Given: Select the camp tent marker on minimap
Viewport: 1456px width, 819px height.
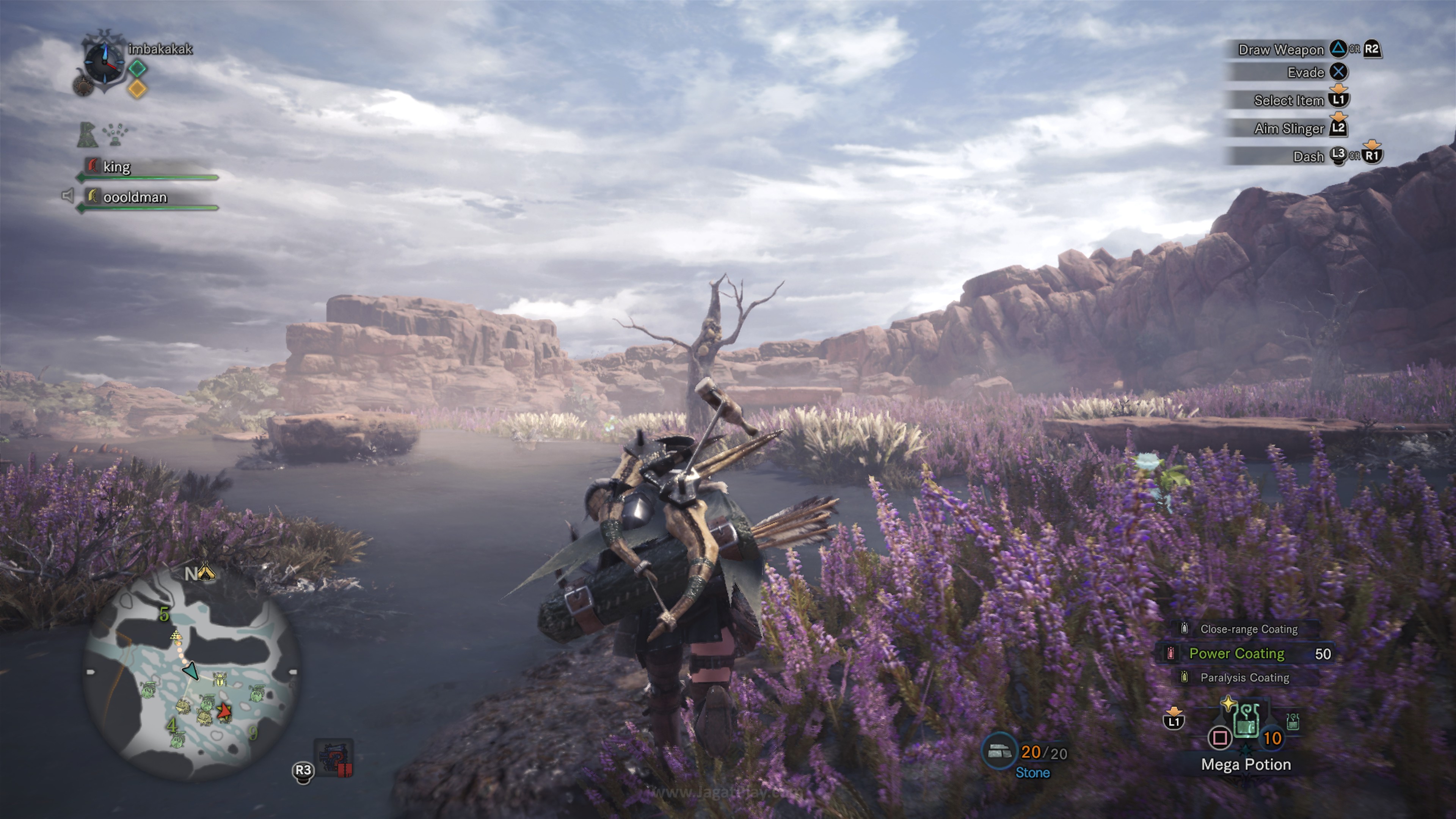Looking at the screenshot, I should [x=207, y=573].
